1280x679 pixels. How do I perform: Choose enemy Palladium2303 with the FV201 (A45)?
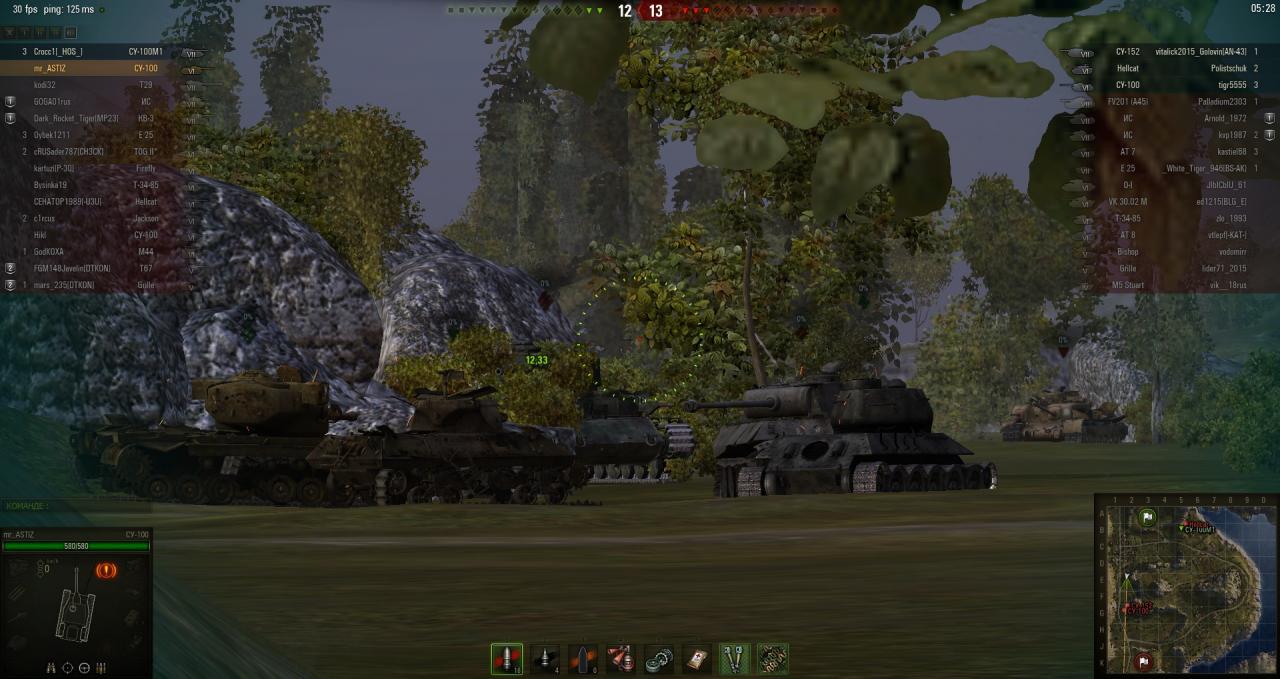coord(1180,102)
